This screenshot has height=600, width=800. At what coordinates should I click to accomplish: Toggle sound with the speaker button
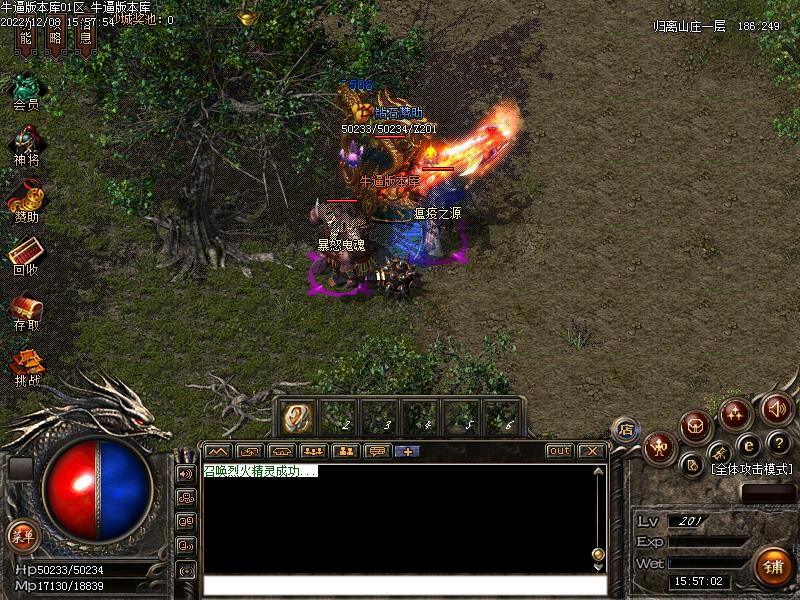coord(776,408)
